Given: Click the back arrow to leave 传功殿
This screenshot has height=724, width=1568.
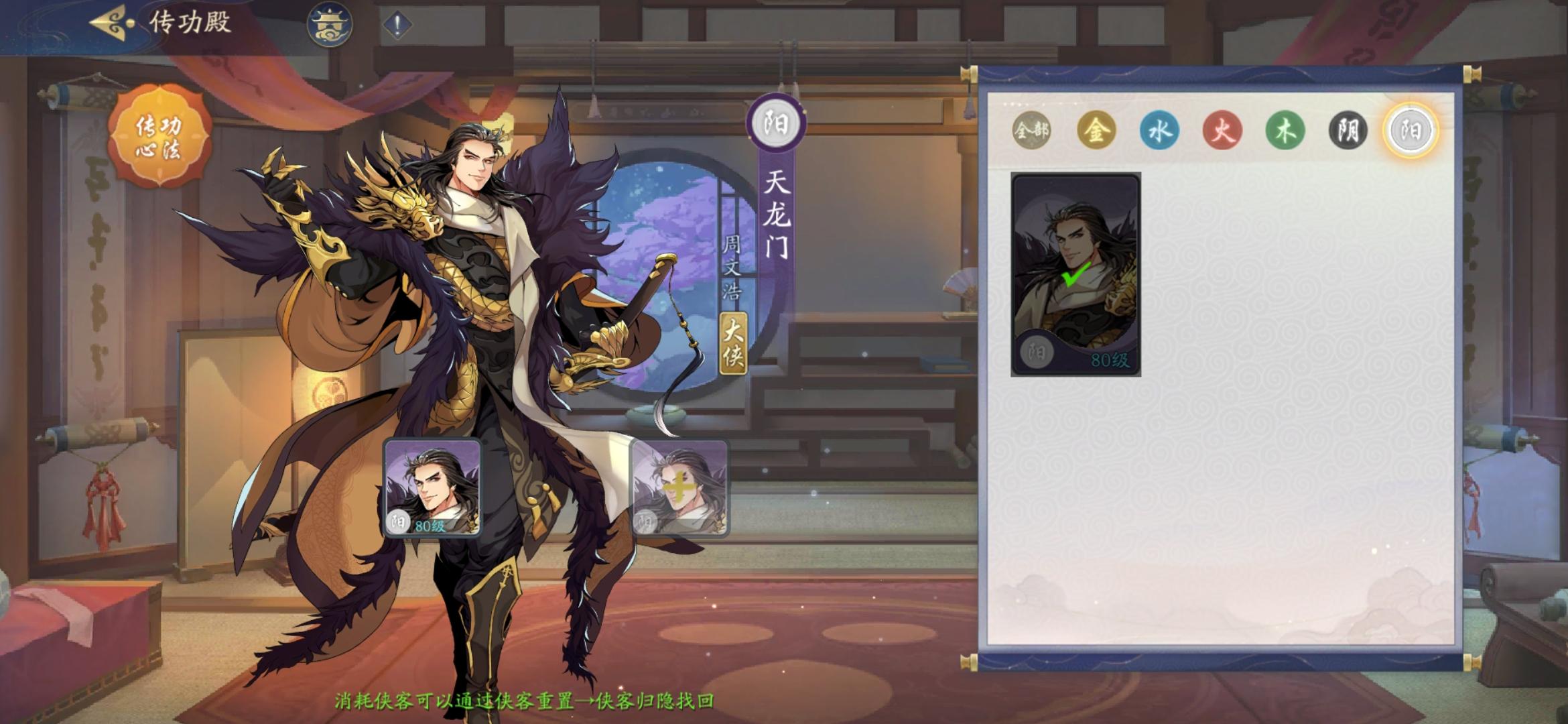Looking at the screenshot, I should pyautogui.click(x=111, y=21).
